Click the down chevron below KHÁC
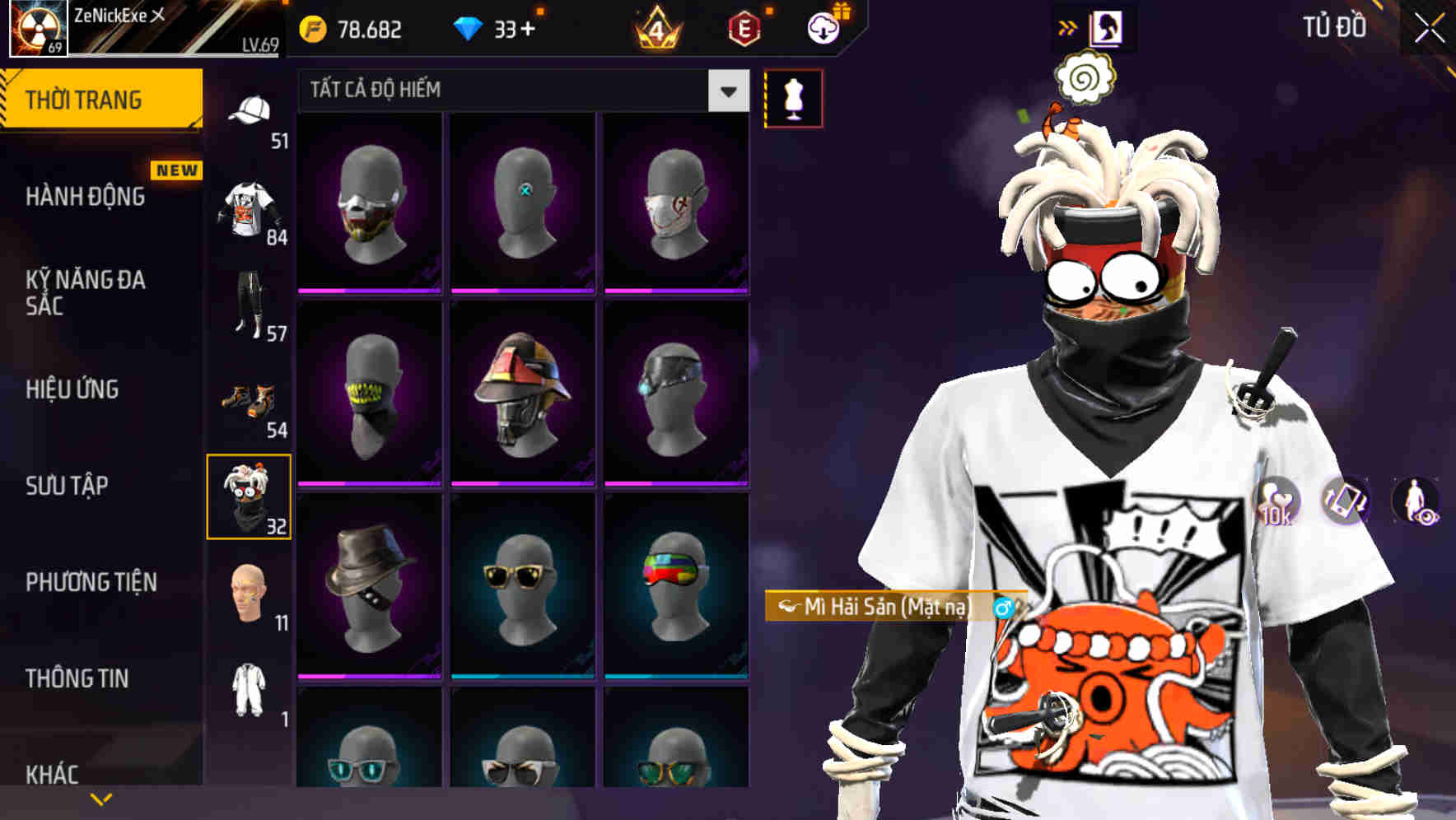This screenshot has width=1456, height=820. coord(101,799)
